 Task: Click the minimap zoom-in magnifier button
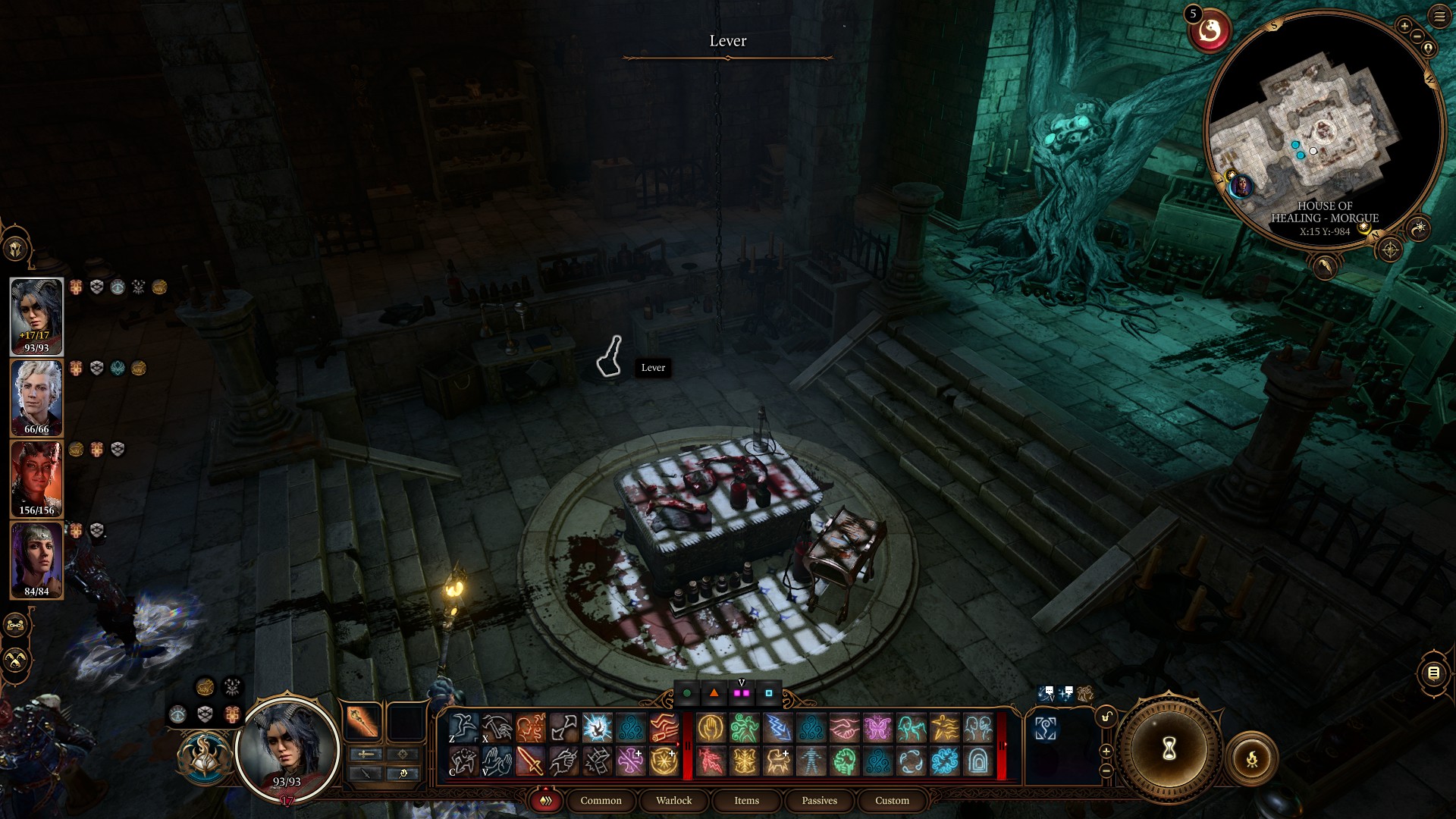tap(1404, 27)
